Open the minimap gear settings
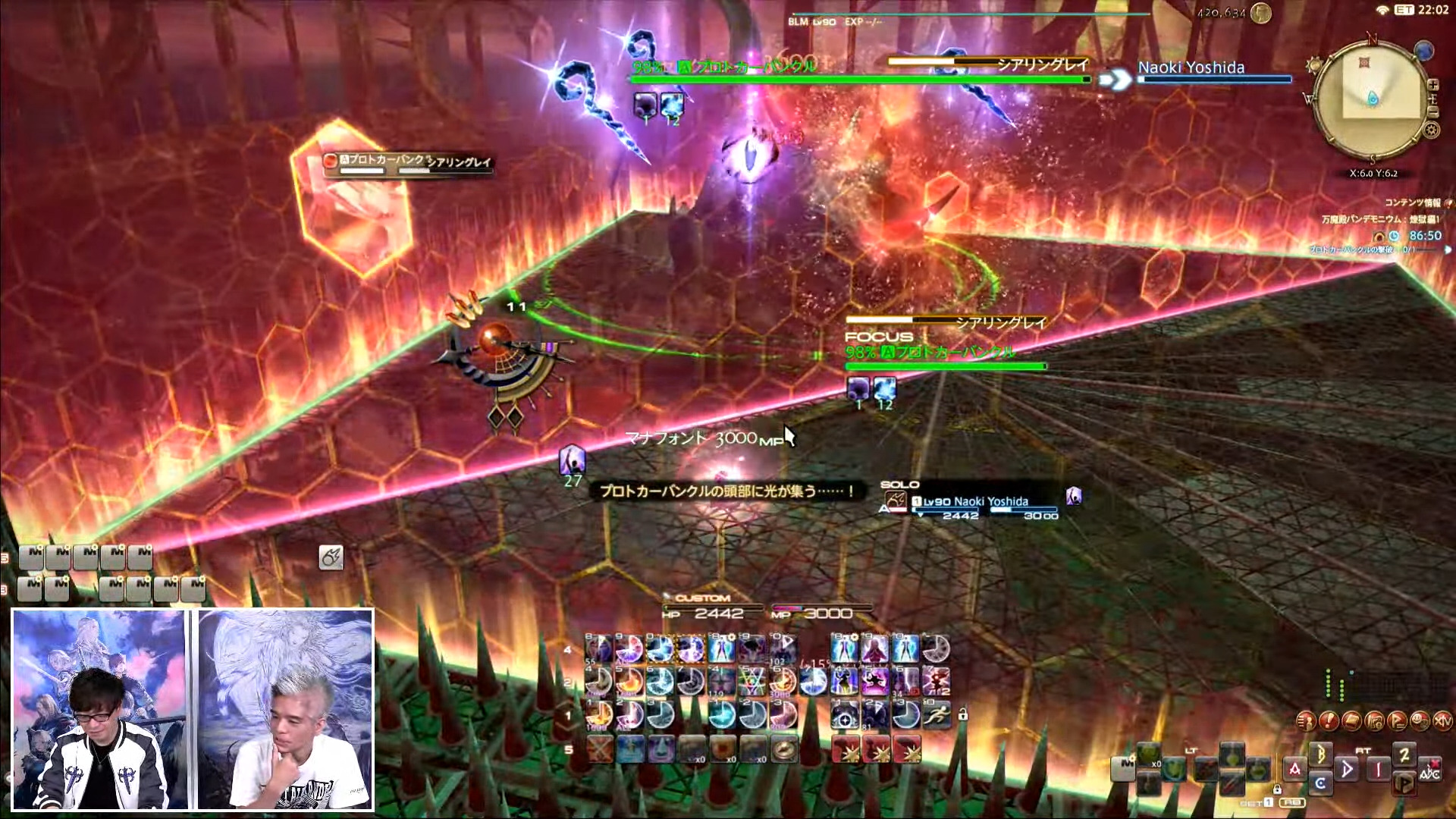Screen dimensions: 1456x819 tap(1431, 130)
